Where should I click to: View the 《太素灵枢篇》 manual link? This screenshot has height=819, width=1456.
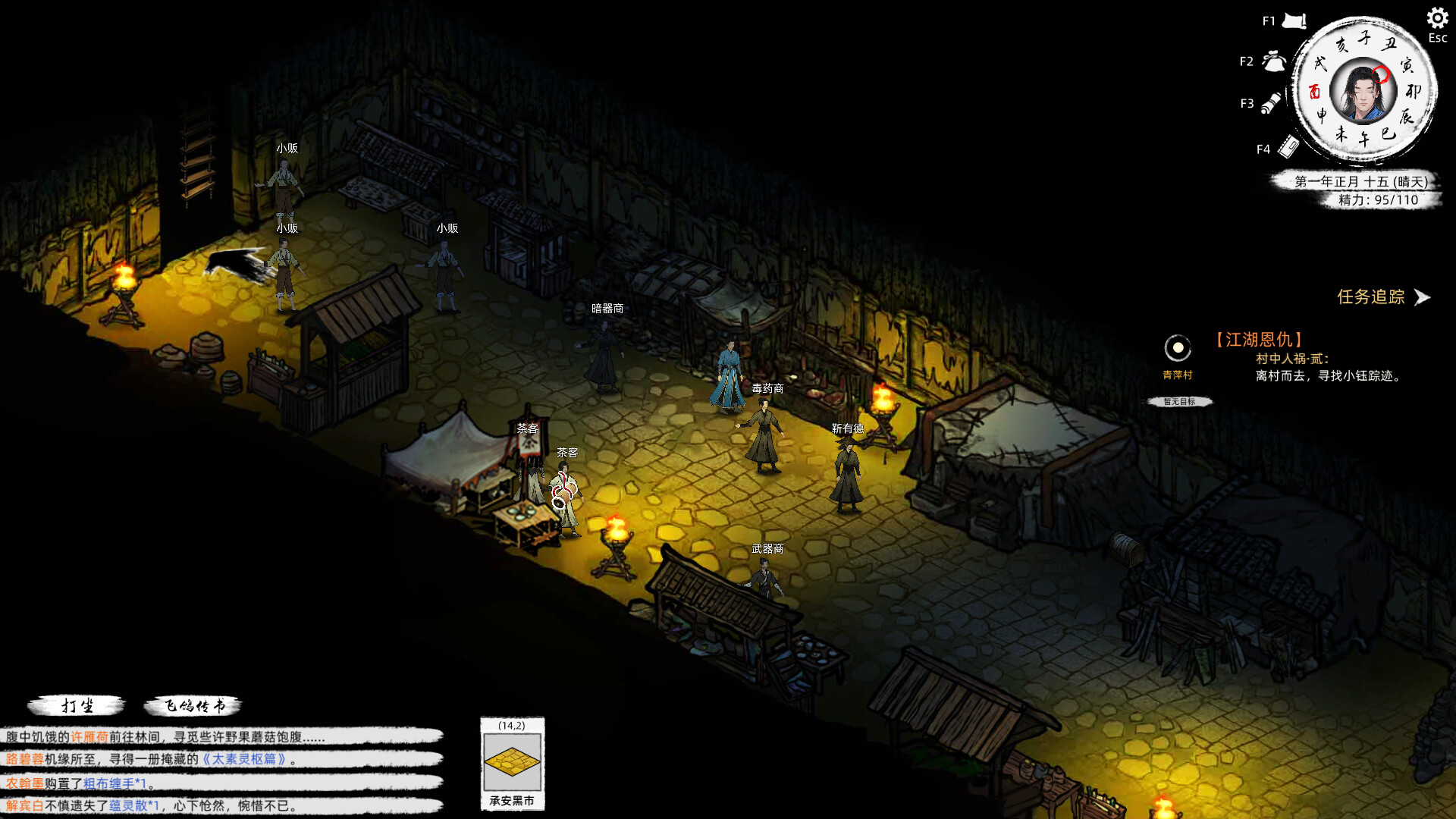click(246, 759)
